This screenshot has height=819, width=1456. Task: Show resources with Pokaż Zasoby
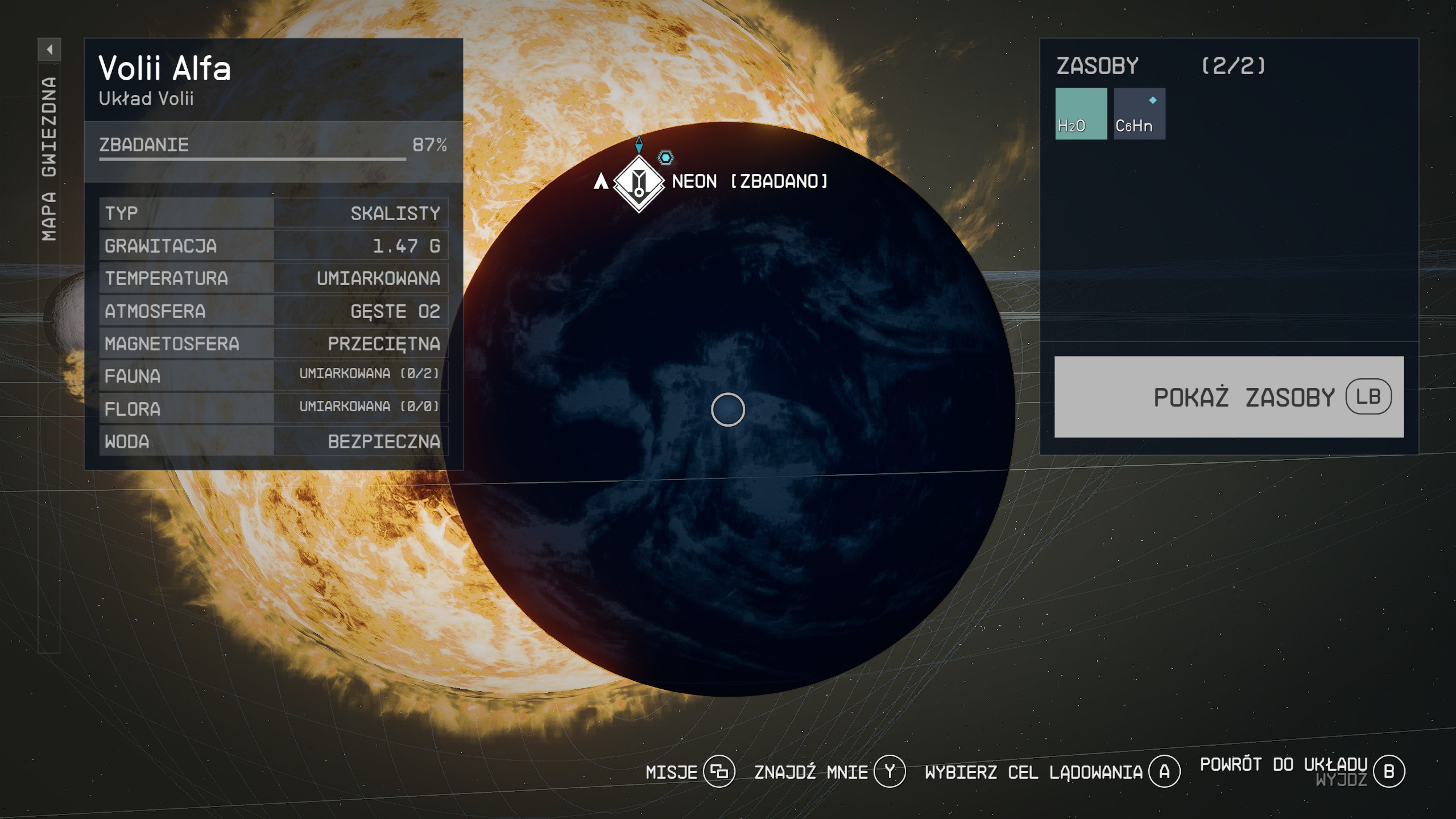click(1228, 397)
